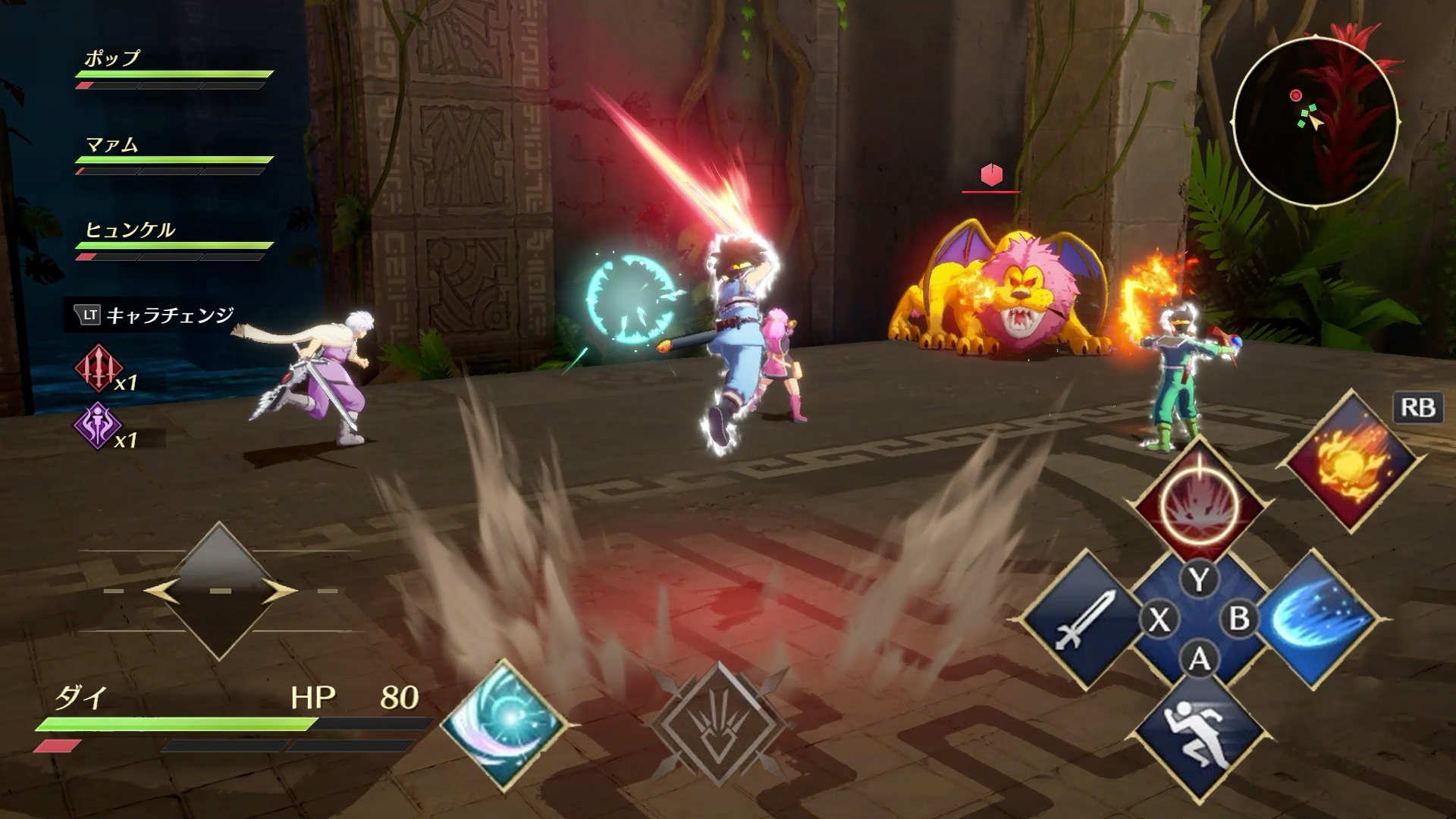
Task: Activate the sword attack skill icon
Action: [x=1083, y=619]
